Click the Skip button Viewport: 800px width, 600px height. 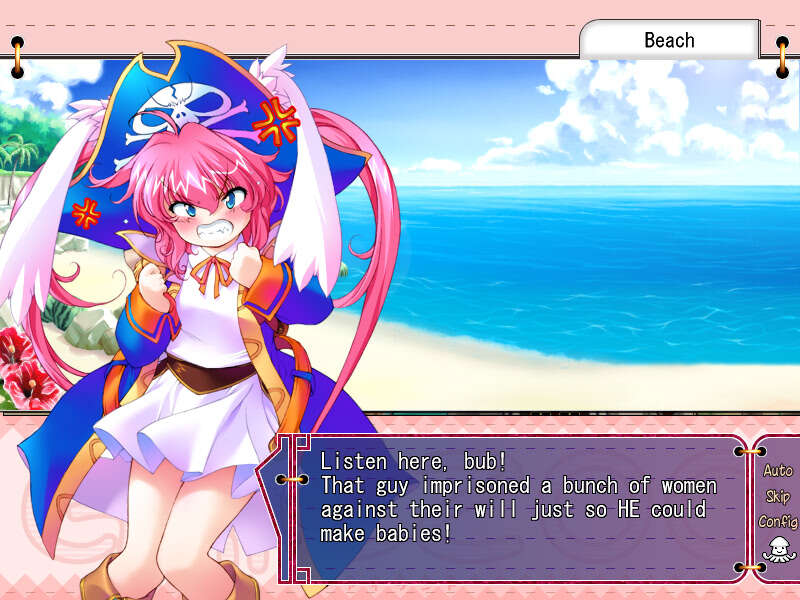click(x=777, y=497)
